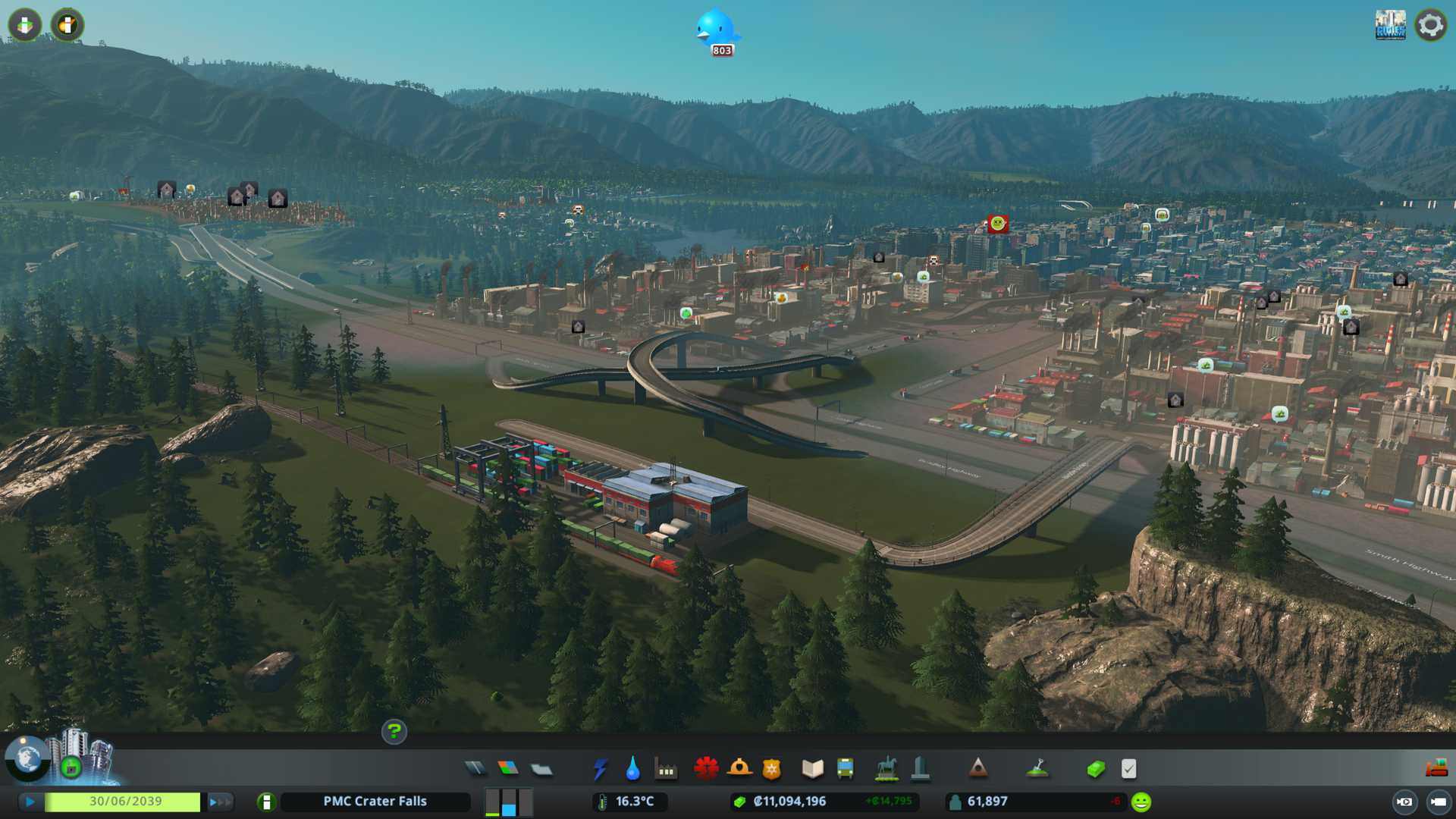Open the Economy money panel

[x=1096, y=769]
